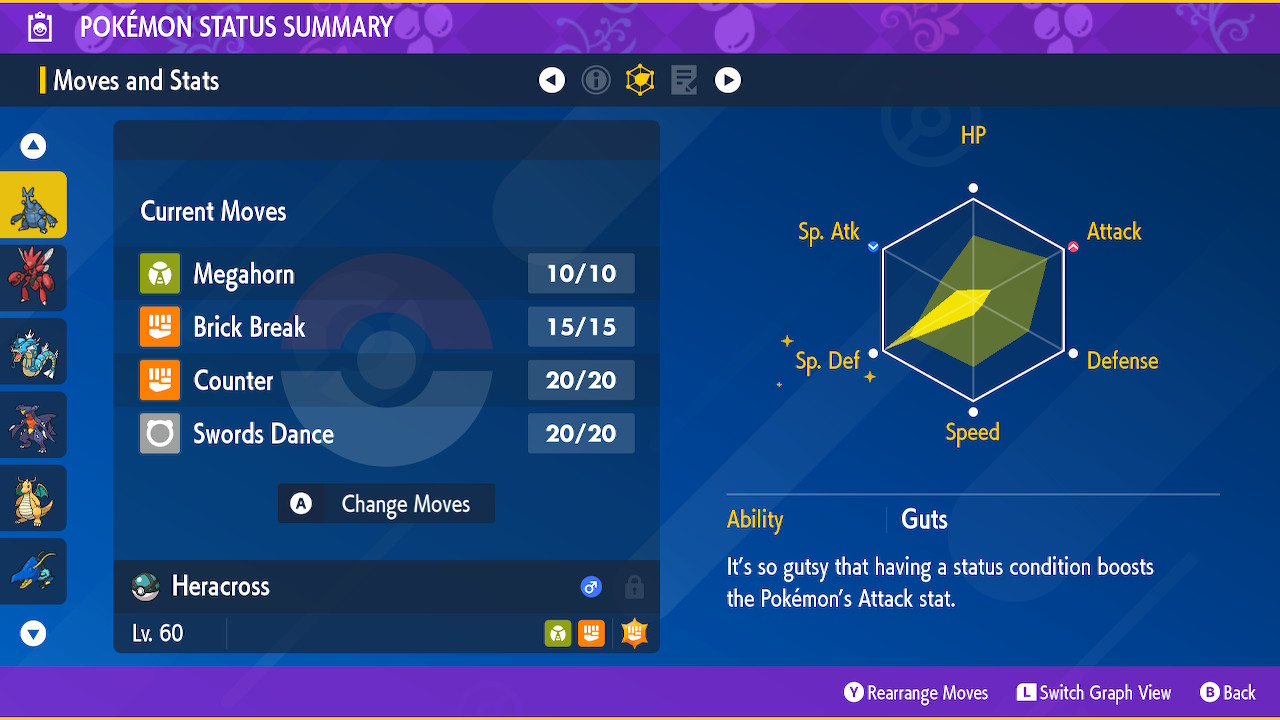This screenshot has height=720, width=1280.
Task: Select Scizor in the party sidebar
Action: coord(33,277)
